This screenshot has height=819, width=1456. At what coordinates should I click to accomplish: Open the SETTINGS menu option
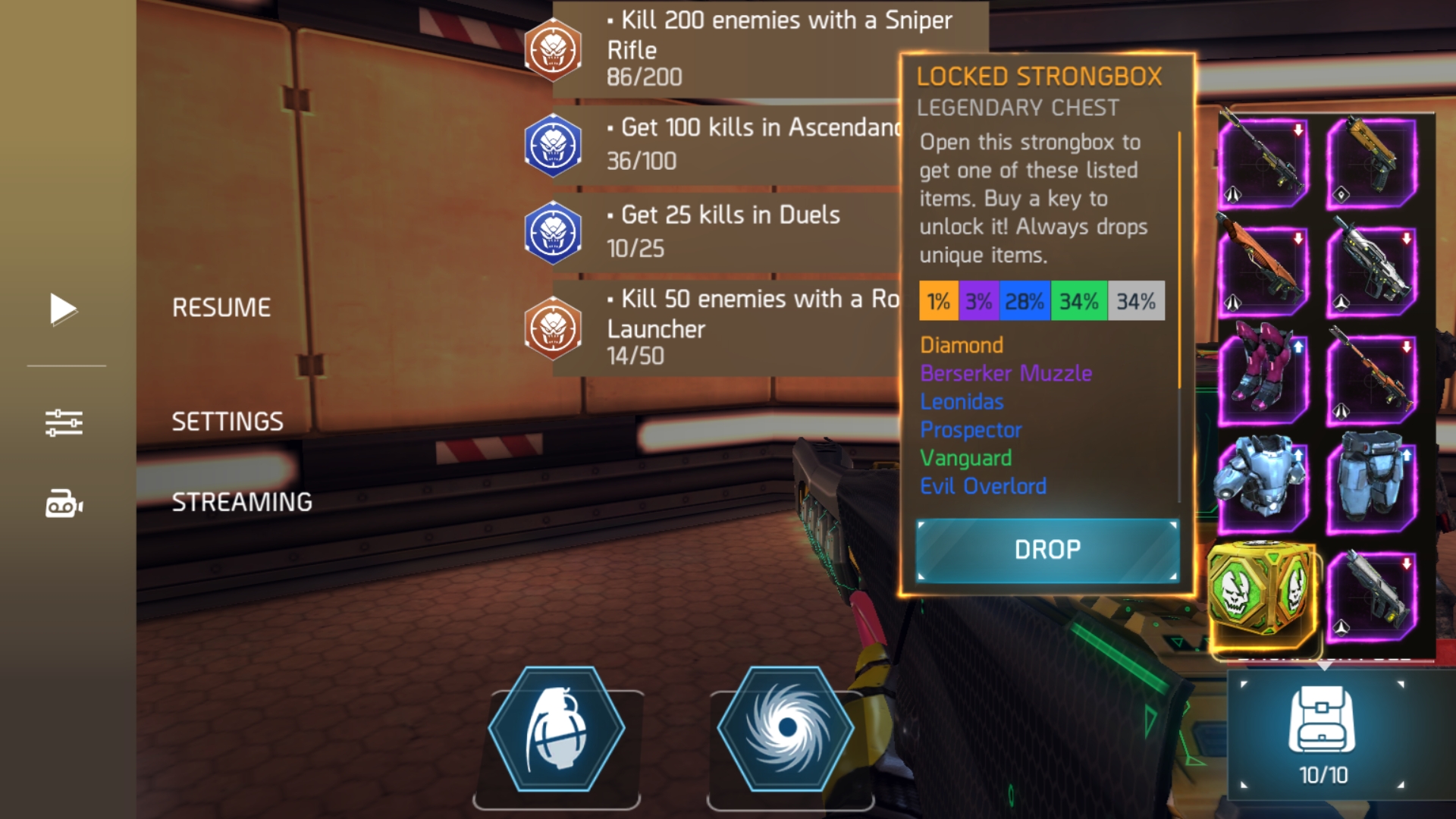point(227,421)
